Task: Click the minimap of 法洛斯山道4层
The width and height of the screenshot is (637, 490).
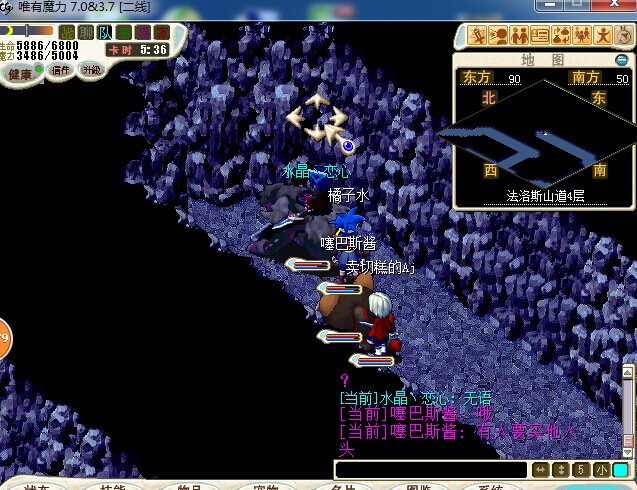Action: (x=541, y=140)
